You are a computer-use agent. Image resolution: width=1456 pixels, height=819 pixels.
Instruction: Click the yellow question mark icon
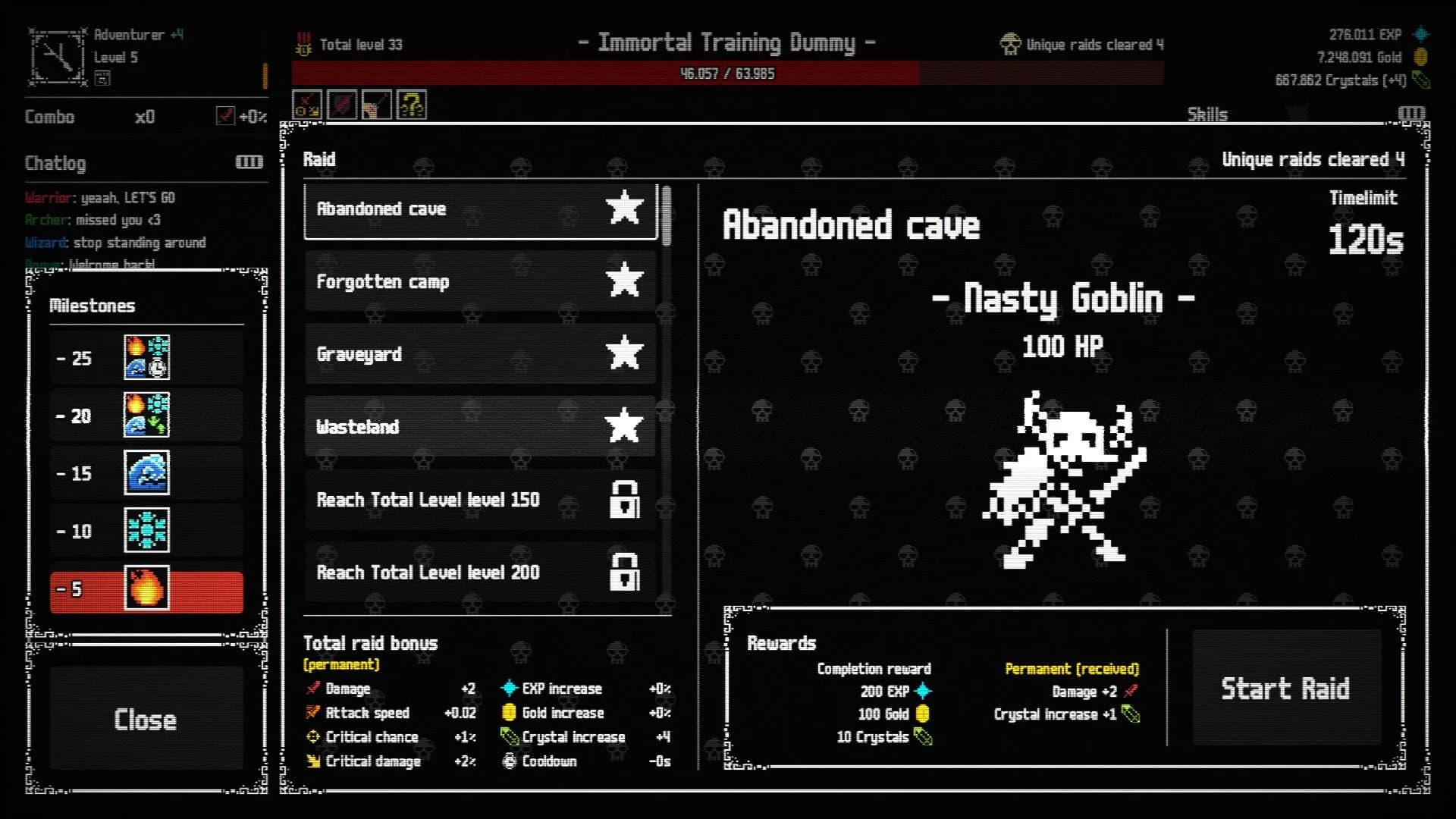[411, 105]
